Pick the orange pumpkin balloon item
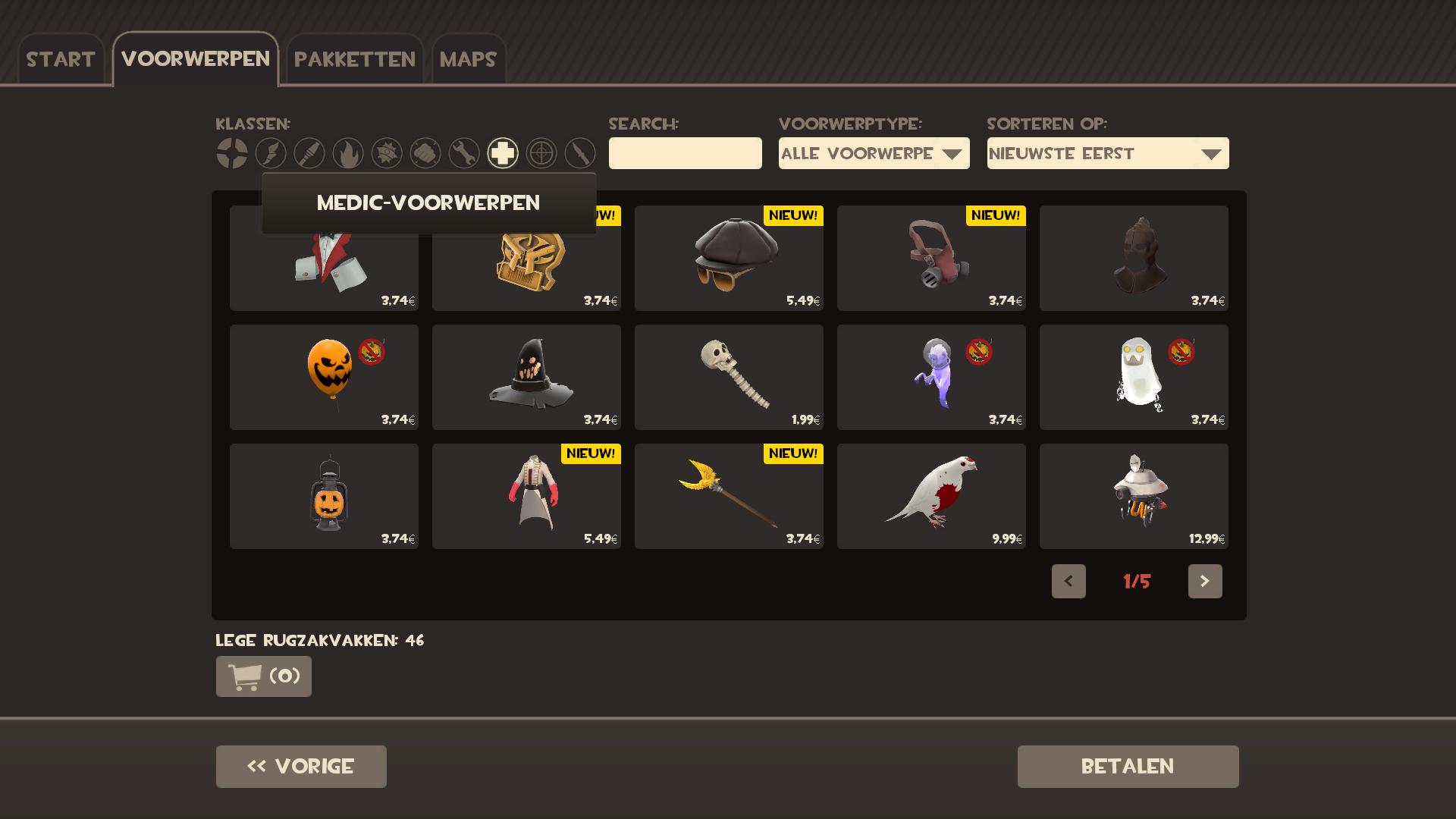Image resolution: width=1456 pixels, height=819 pixels. (324, 377)
